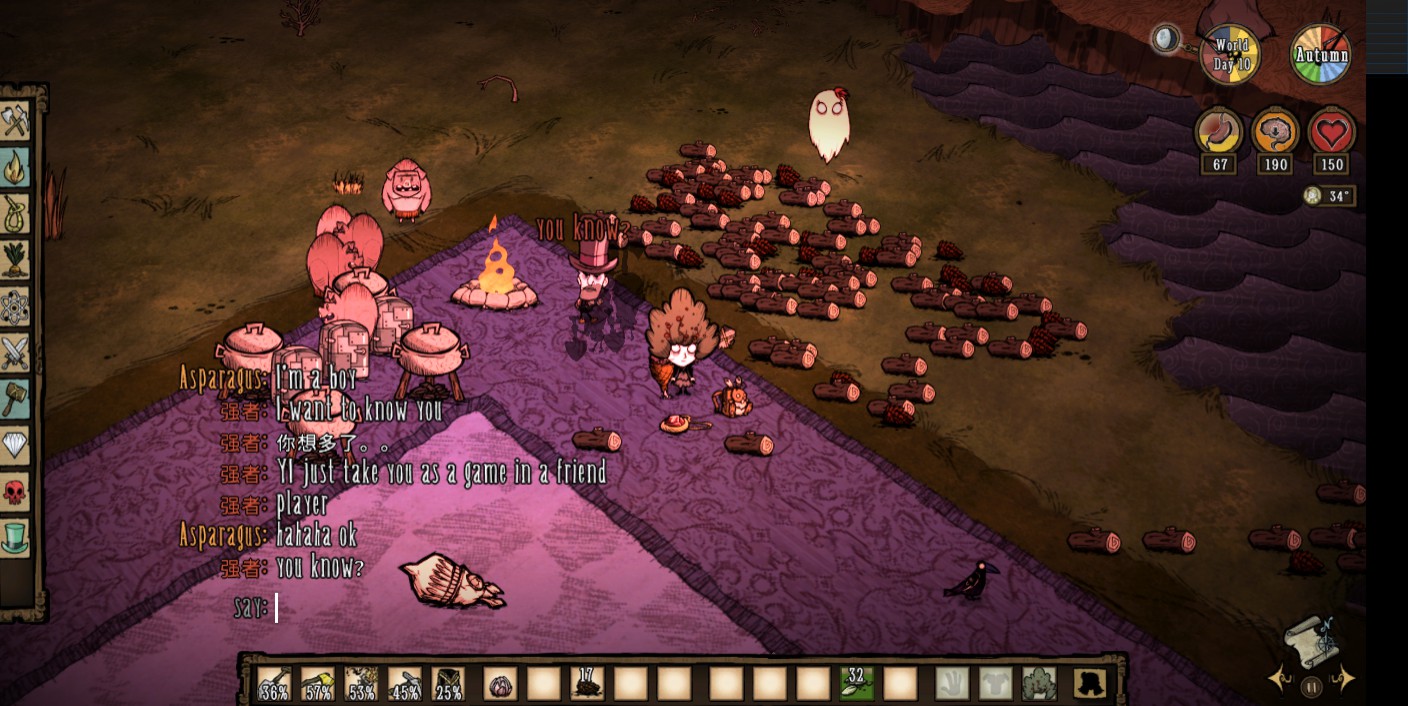The width and height of the screenshot is (1408, 706).
Task: Select the inventory slot with 36% durability tool
Action: [x=274, y=683]
